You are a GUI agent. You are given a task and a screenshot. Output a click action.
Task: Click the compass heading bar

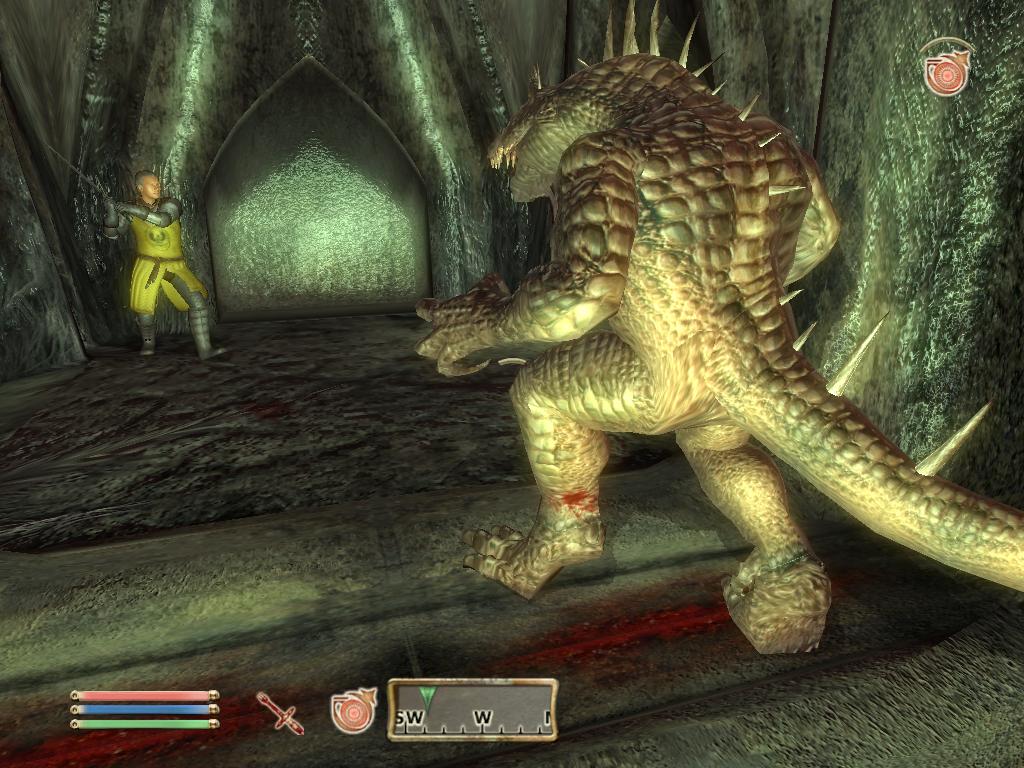(x=472, y=709)
